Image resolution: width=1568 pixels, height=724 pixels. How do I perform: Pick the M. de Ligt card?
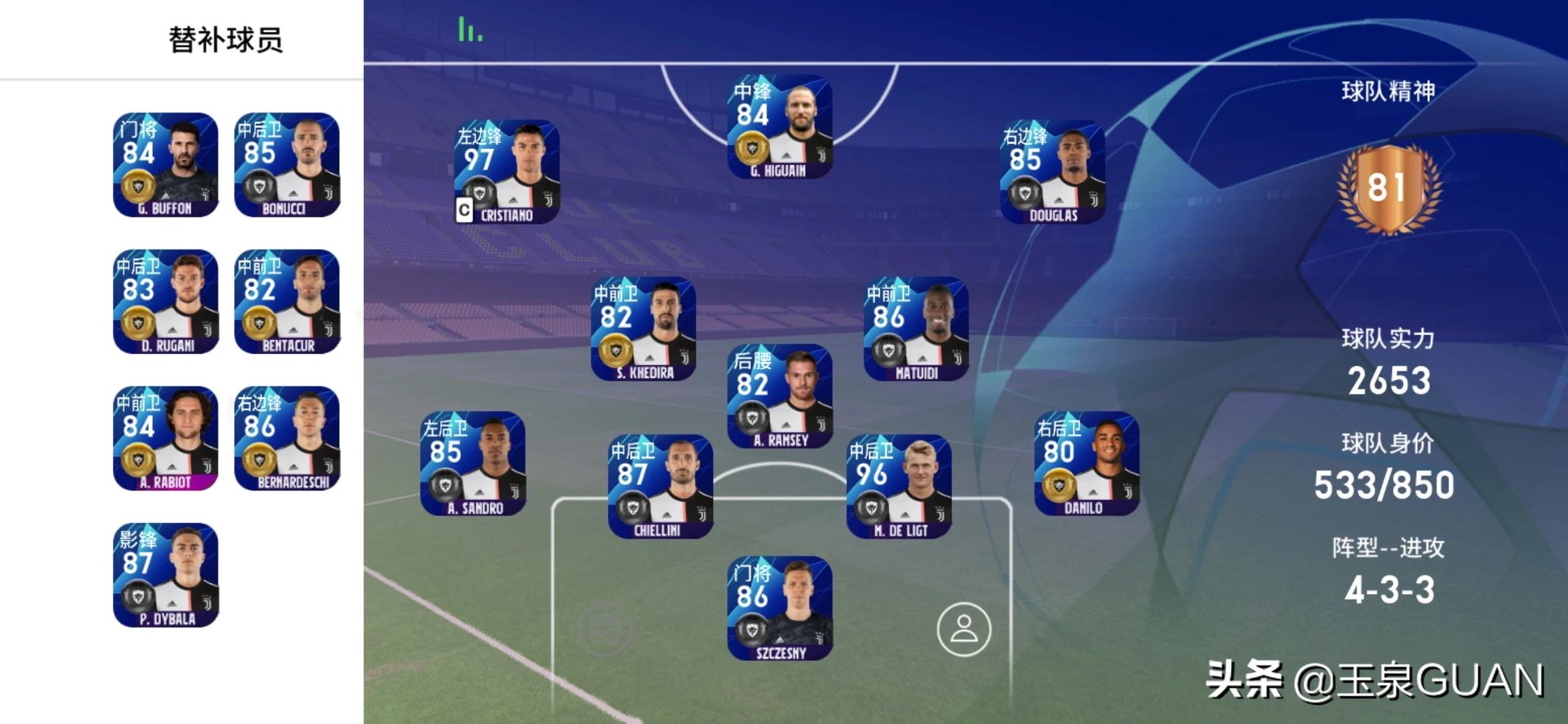point(899,487)
